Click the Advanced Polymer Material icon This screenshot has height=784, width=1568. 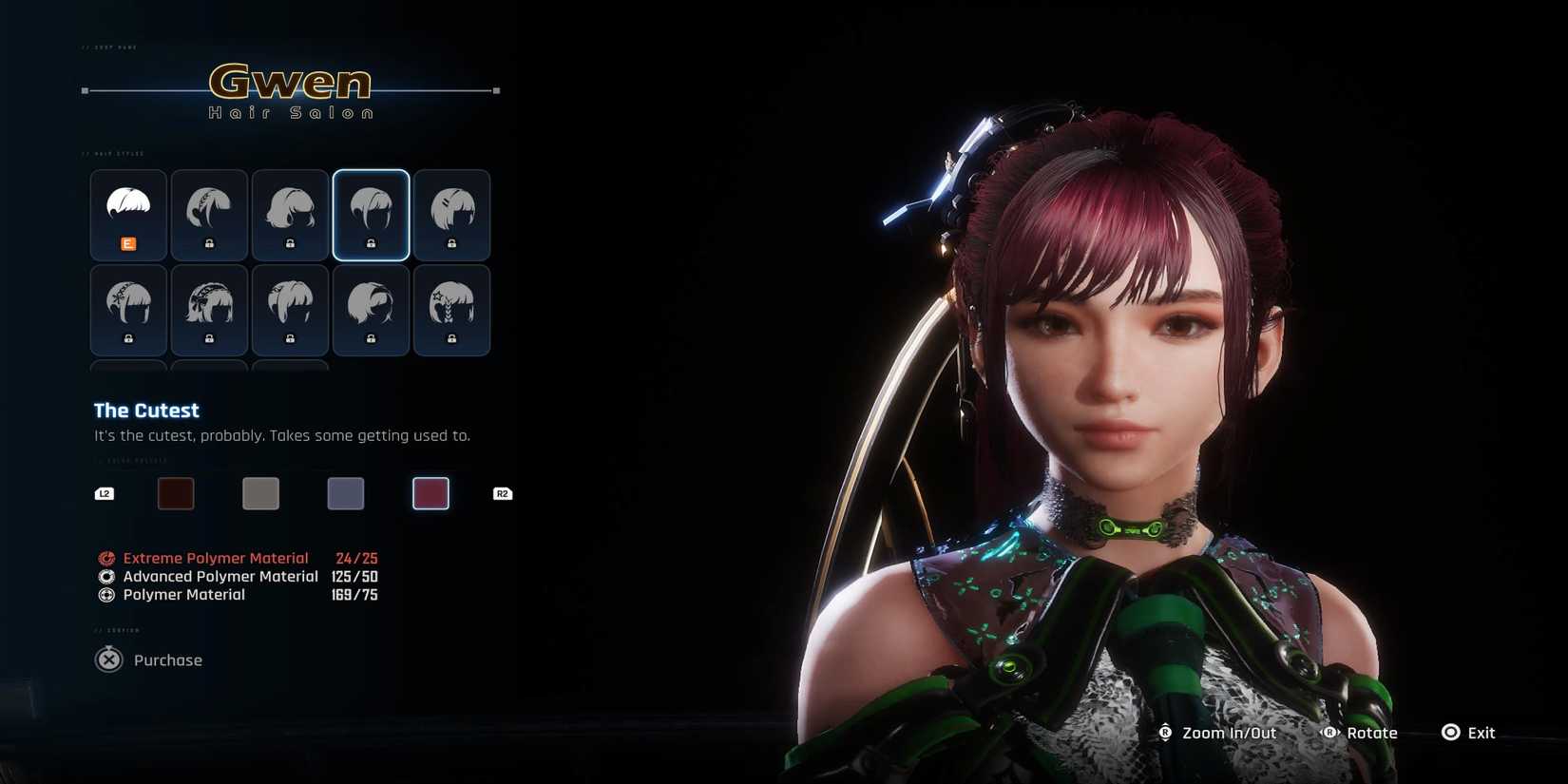(106, 576)
